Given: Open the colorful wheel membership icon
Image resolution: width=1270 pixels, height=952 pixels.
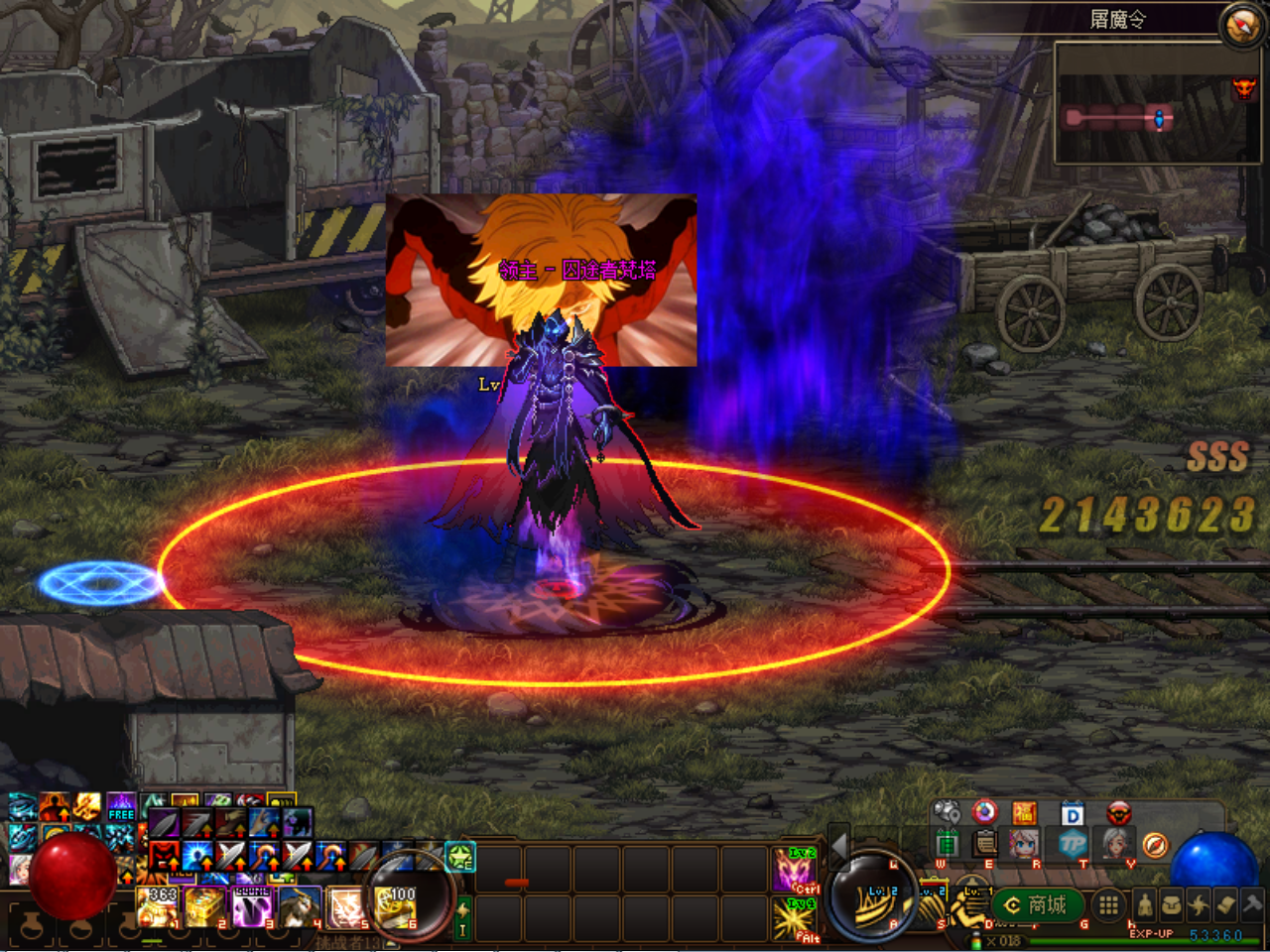Looking at the screenshot, I should pos(984,812).
